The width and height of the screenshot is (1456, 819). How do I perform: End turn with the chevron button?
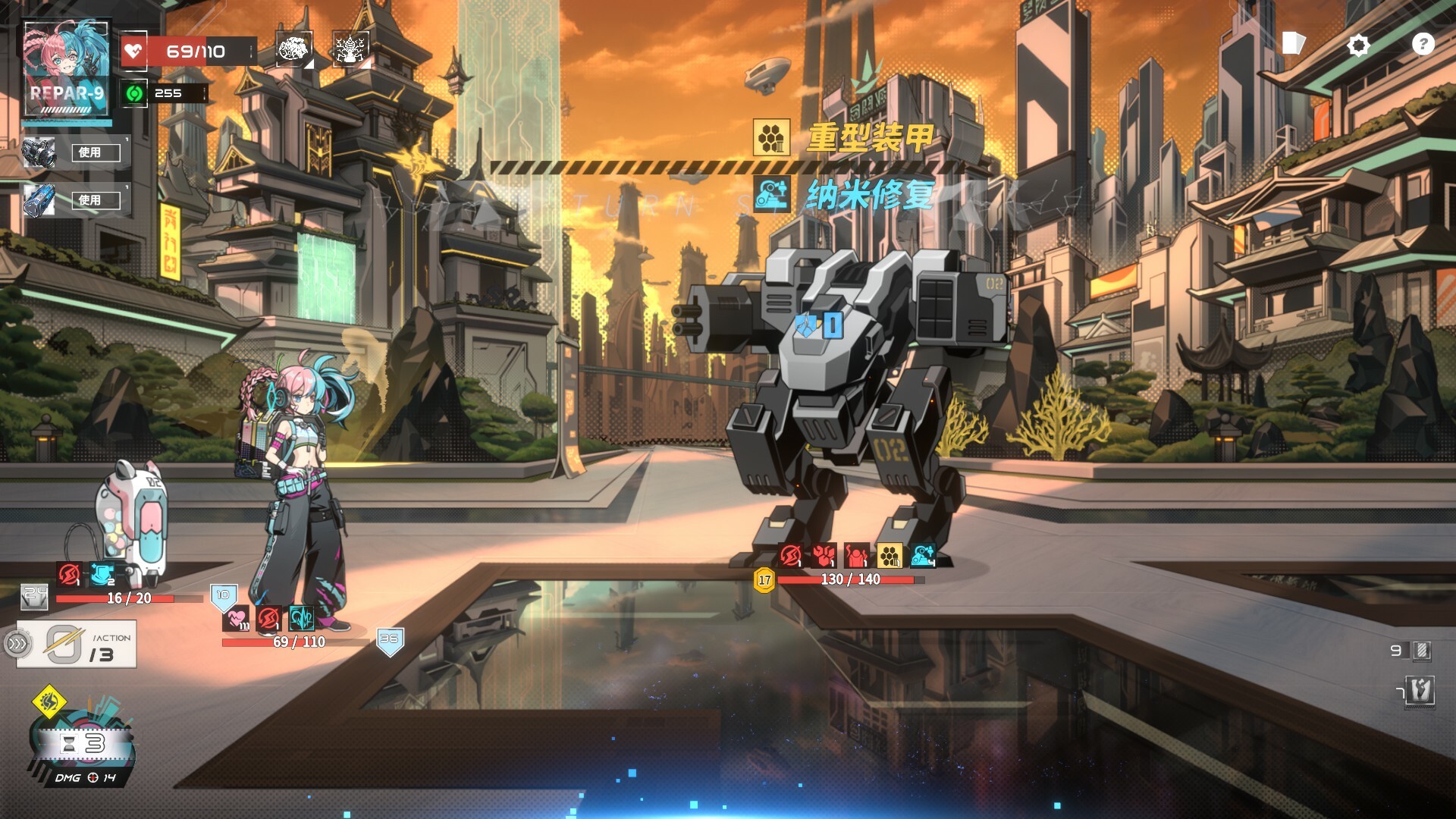pyautogui.click(x=17, y=645)
